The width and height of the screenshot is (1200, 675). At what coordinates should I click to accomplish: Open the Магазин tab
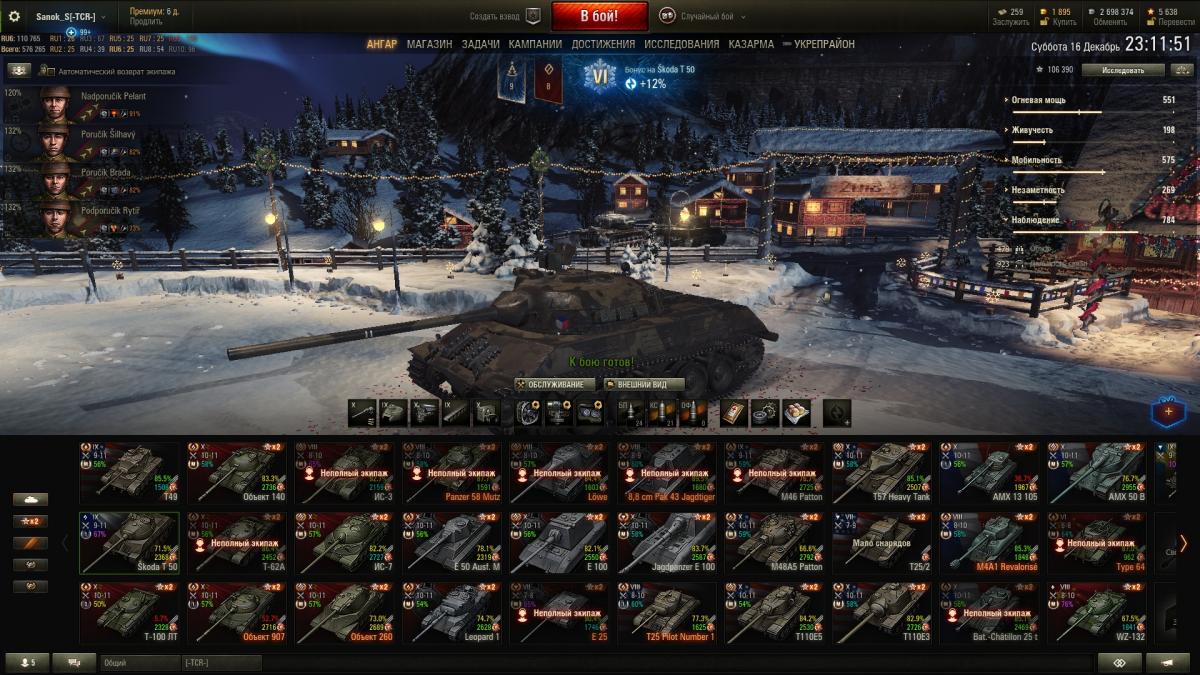click(x=429, y=44)
